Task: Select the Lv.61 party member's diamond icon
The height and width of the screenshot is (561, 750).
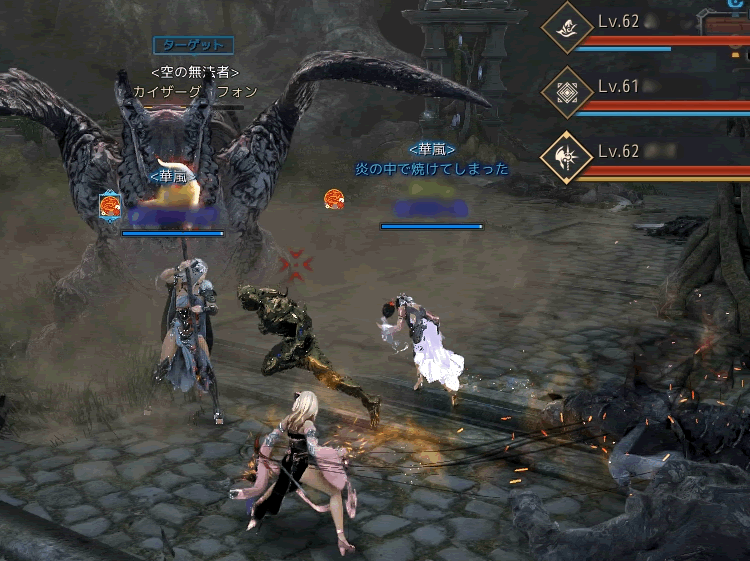Action: pos(567,93)
